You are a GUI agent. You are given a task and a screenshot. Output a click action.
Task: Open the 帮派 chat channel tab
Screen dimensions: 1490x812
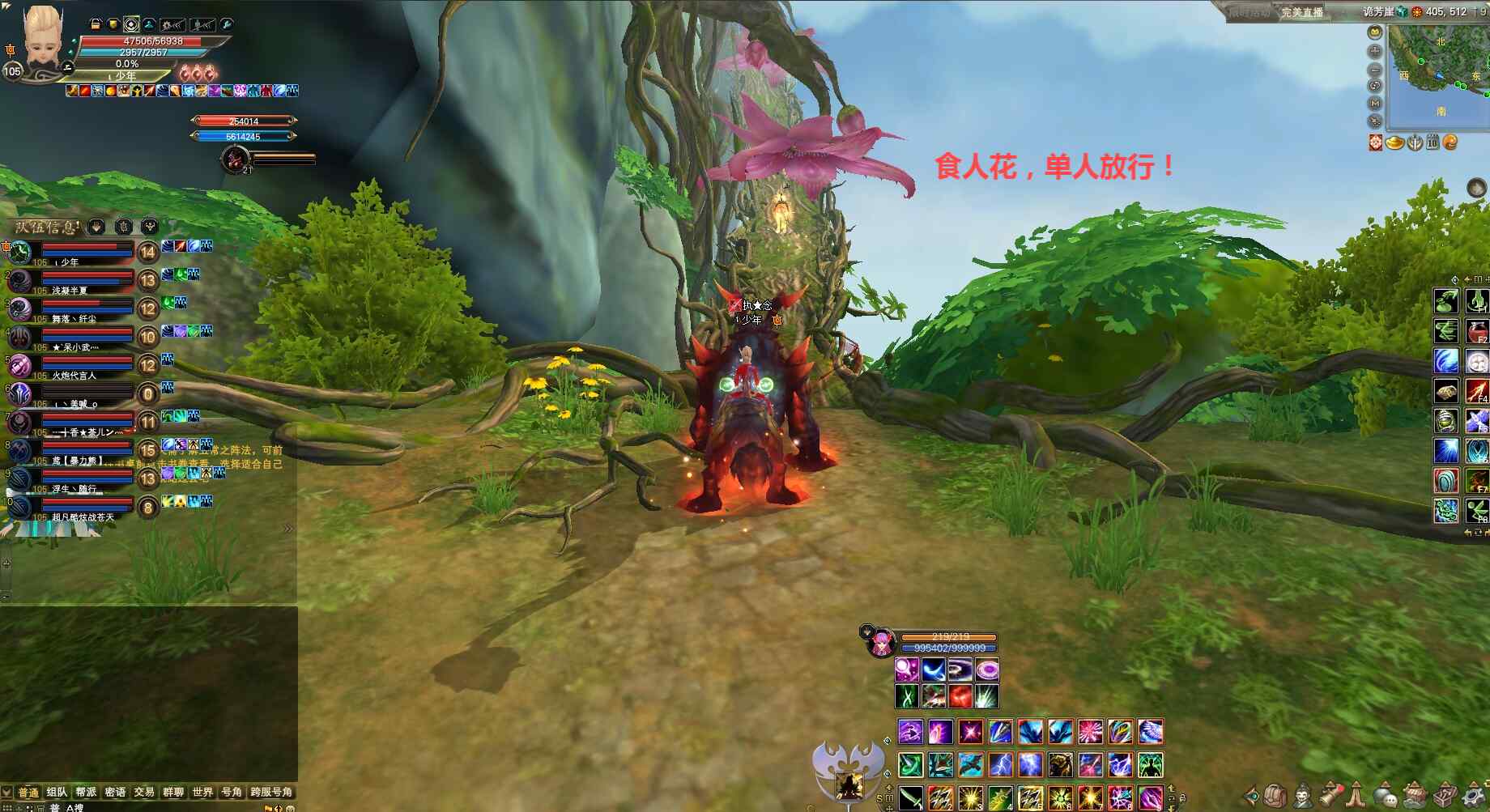pos(86,792)
